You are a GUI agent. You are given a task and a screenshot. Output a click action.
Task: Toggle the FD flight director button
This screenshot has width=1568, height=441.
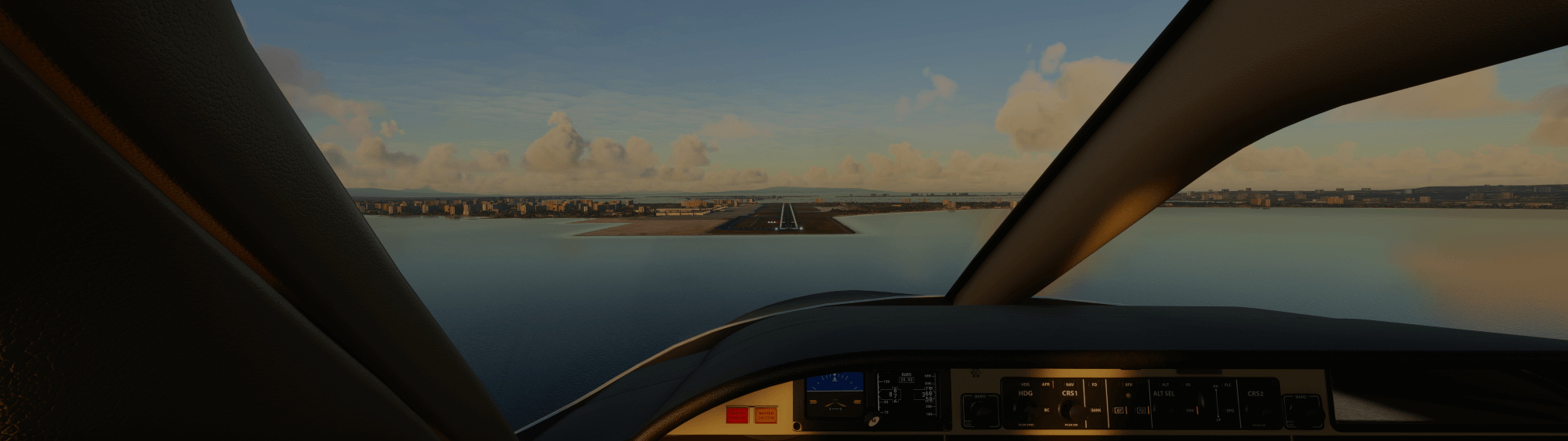(x=1094, y=385)
